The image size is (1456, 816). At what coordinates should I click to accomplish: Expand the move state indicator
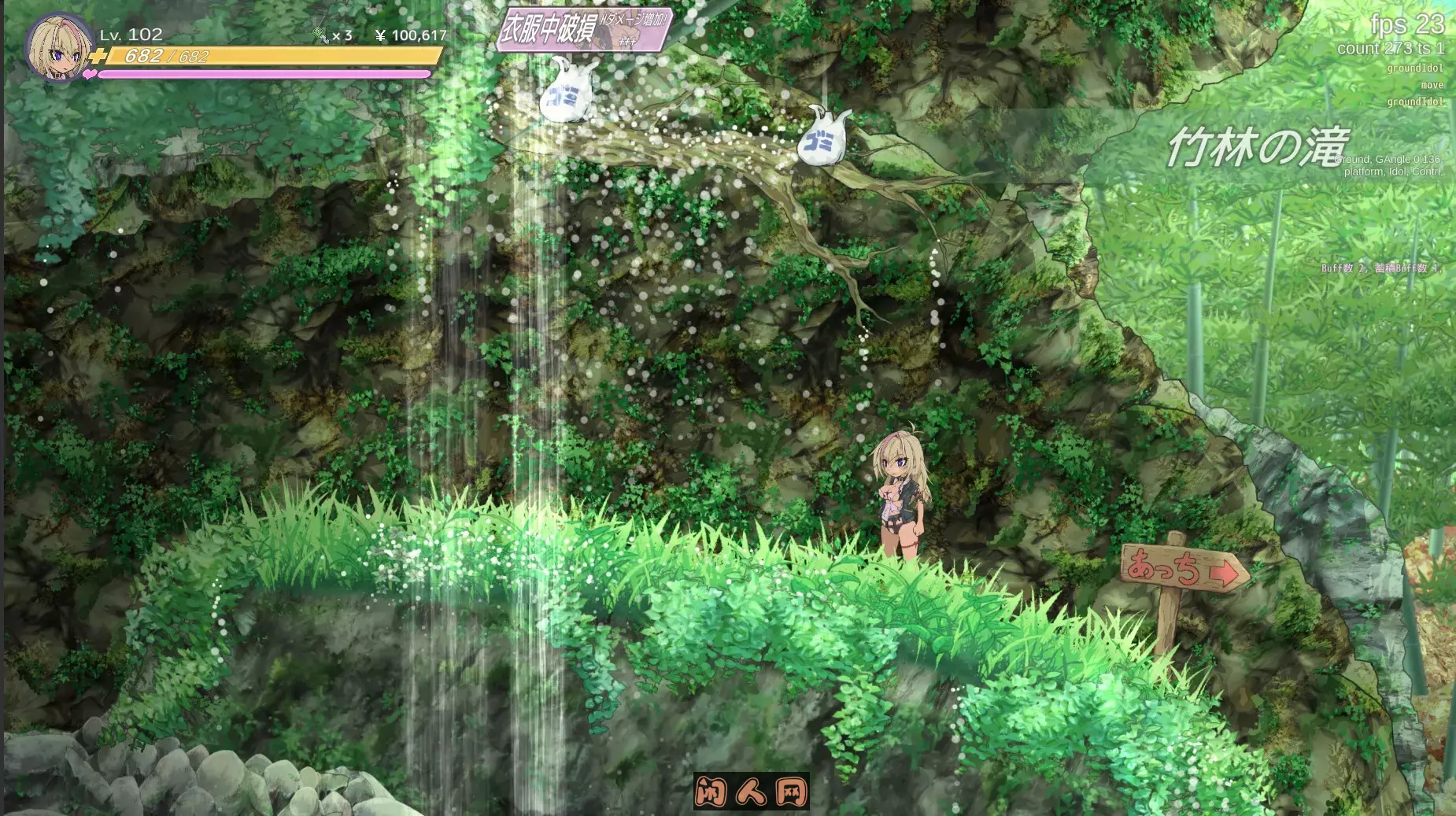[1428, 85]
